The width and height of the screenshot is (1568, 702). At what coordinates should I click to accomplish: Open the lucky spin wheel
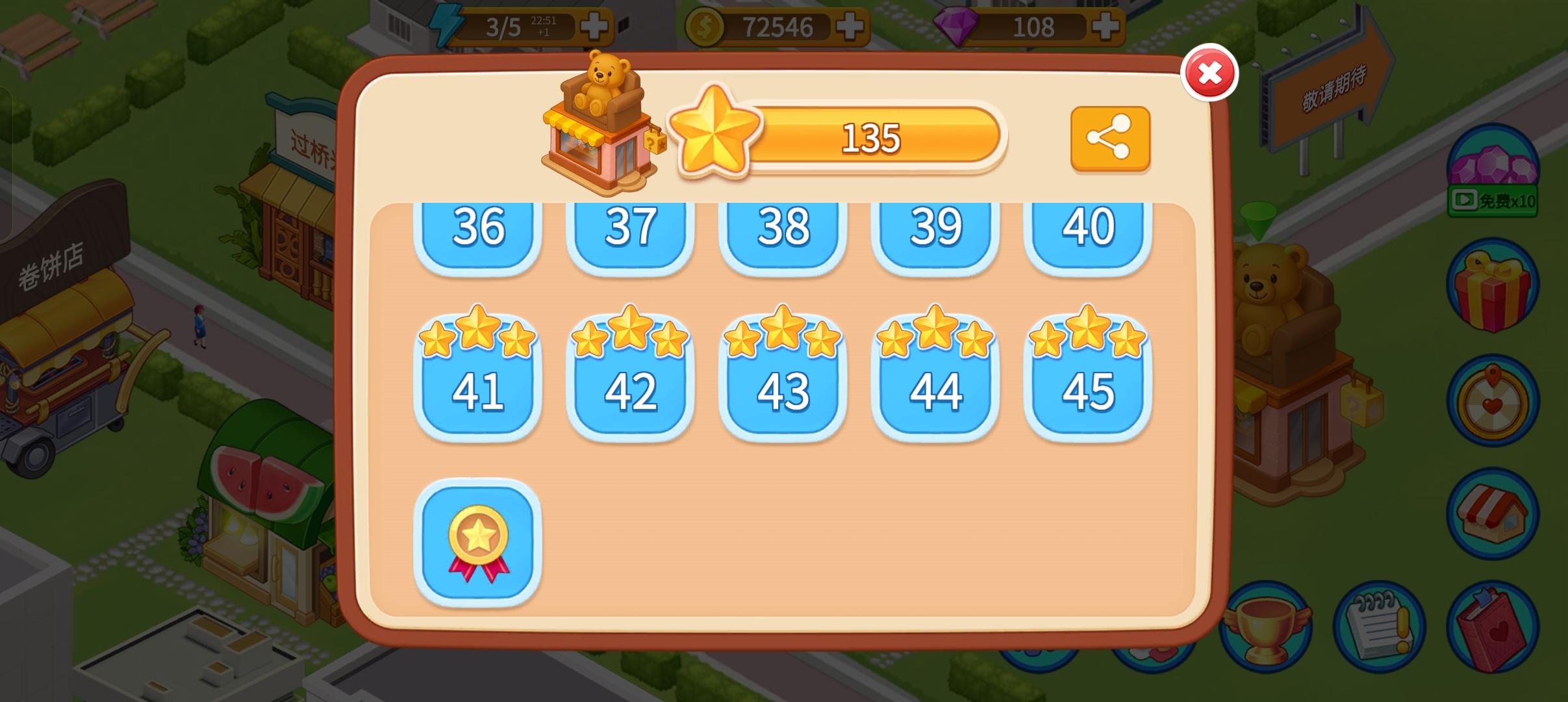click(x=1493, y=402)
